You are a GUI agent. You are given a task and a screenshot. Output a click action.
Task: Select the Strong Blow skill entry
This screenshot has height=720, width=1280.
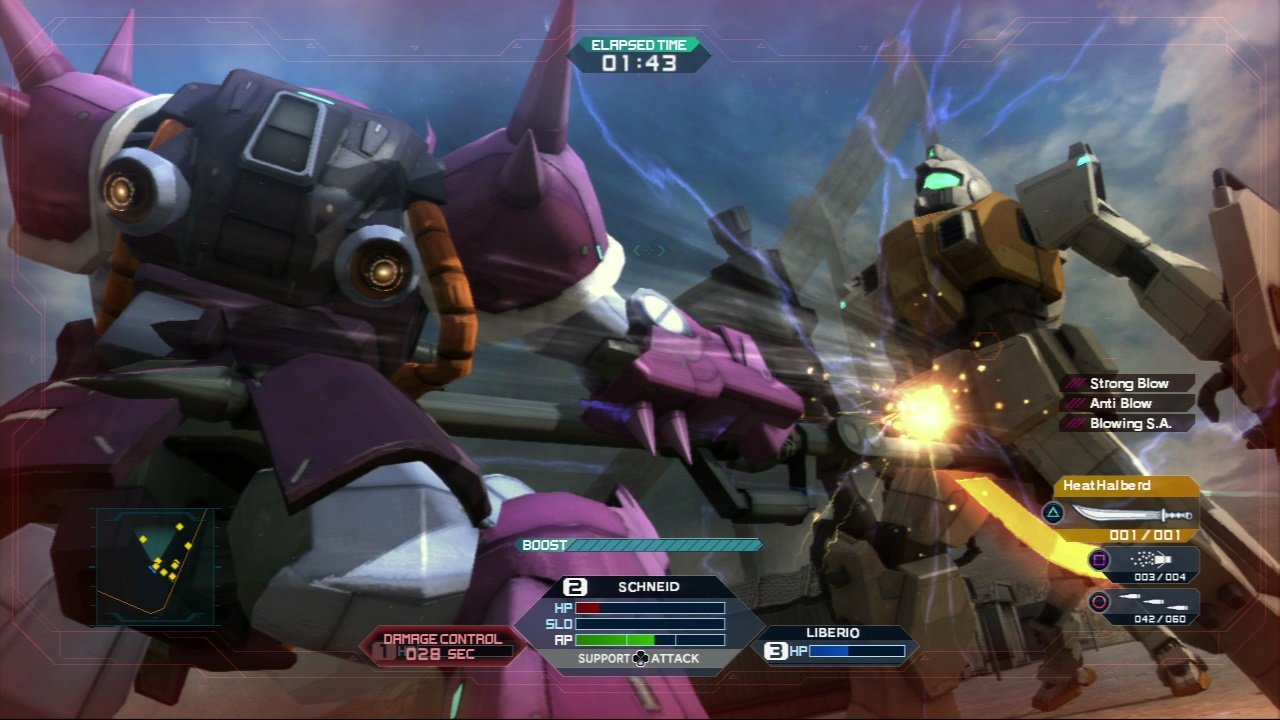click(x=1128, y=383)
